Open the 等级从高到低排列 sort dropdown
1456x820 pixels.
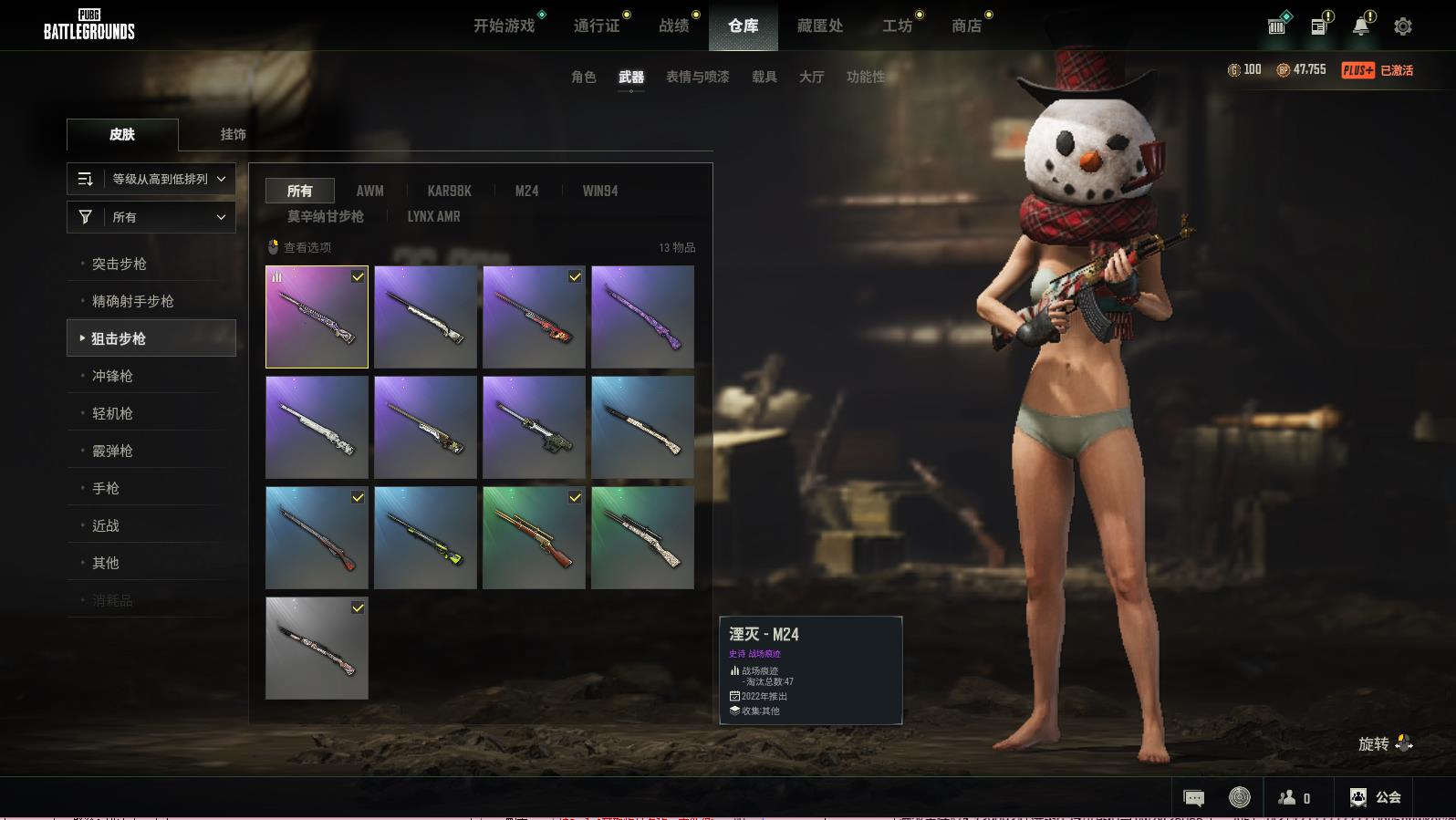pos(151,179)
